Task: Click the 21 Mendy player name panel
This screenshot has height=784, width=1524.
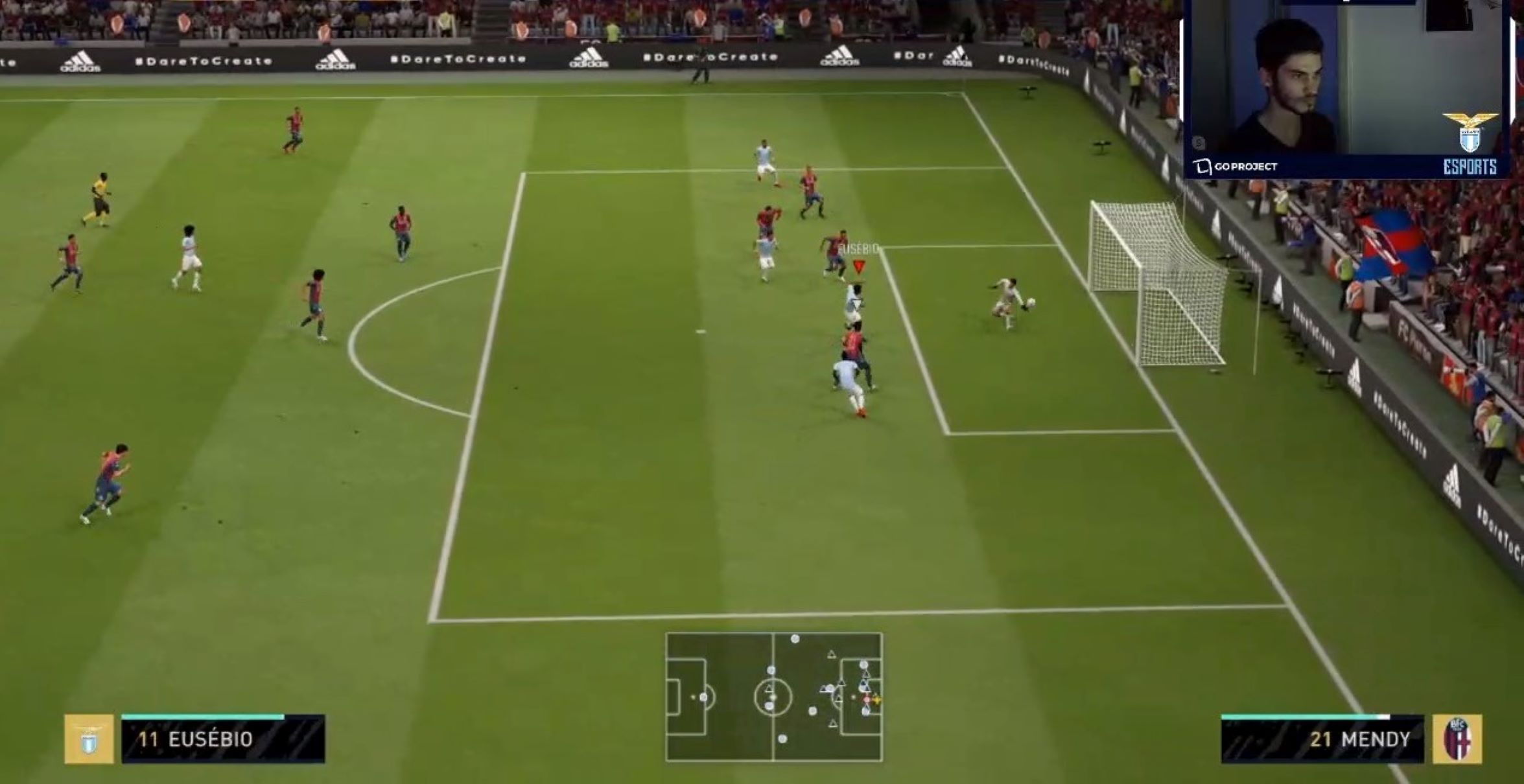Action: (x=1322, y=739)
